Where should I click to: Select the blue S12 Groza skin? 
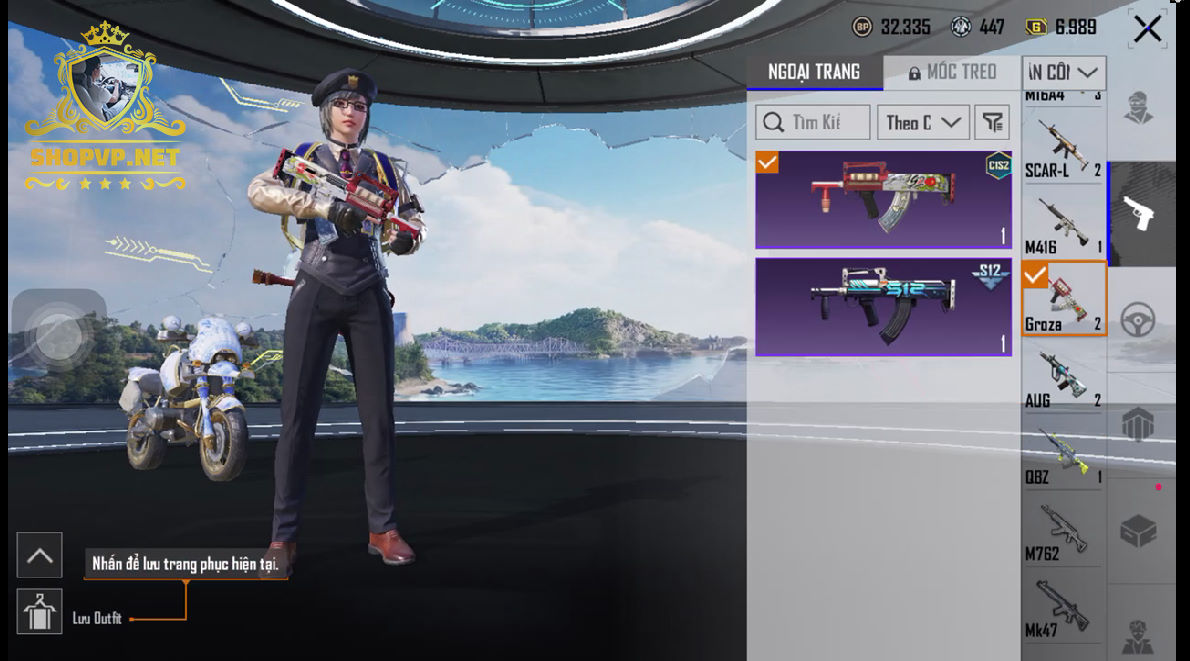[883, 306]
